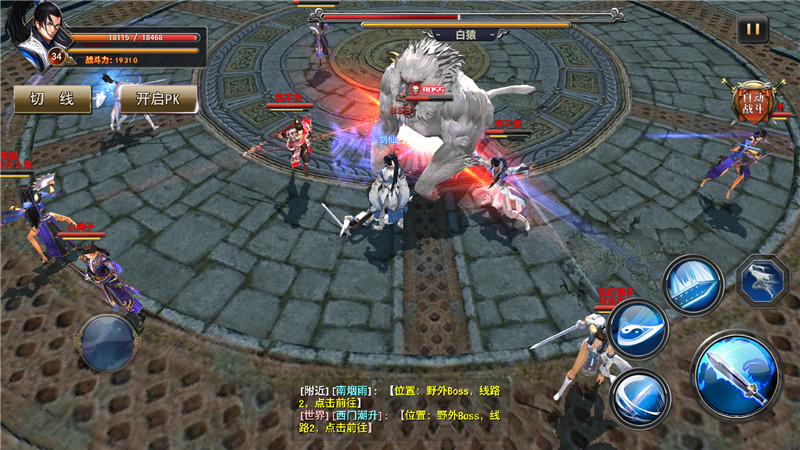Click the virtual joystick pad

pos(109,343)
